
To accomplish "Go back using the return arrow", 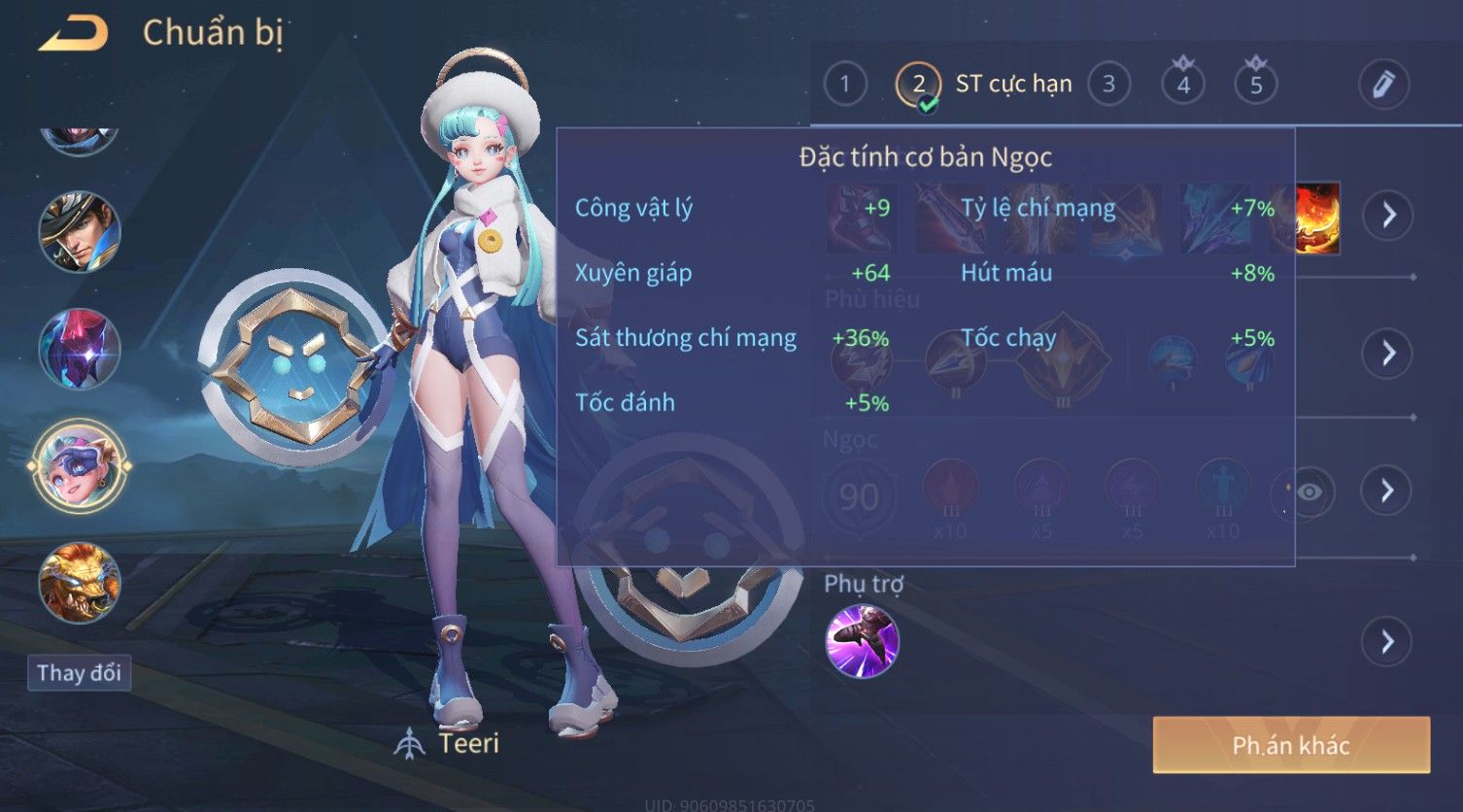I will (x=72, y=34).
